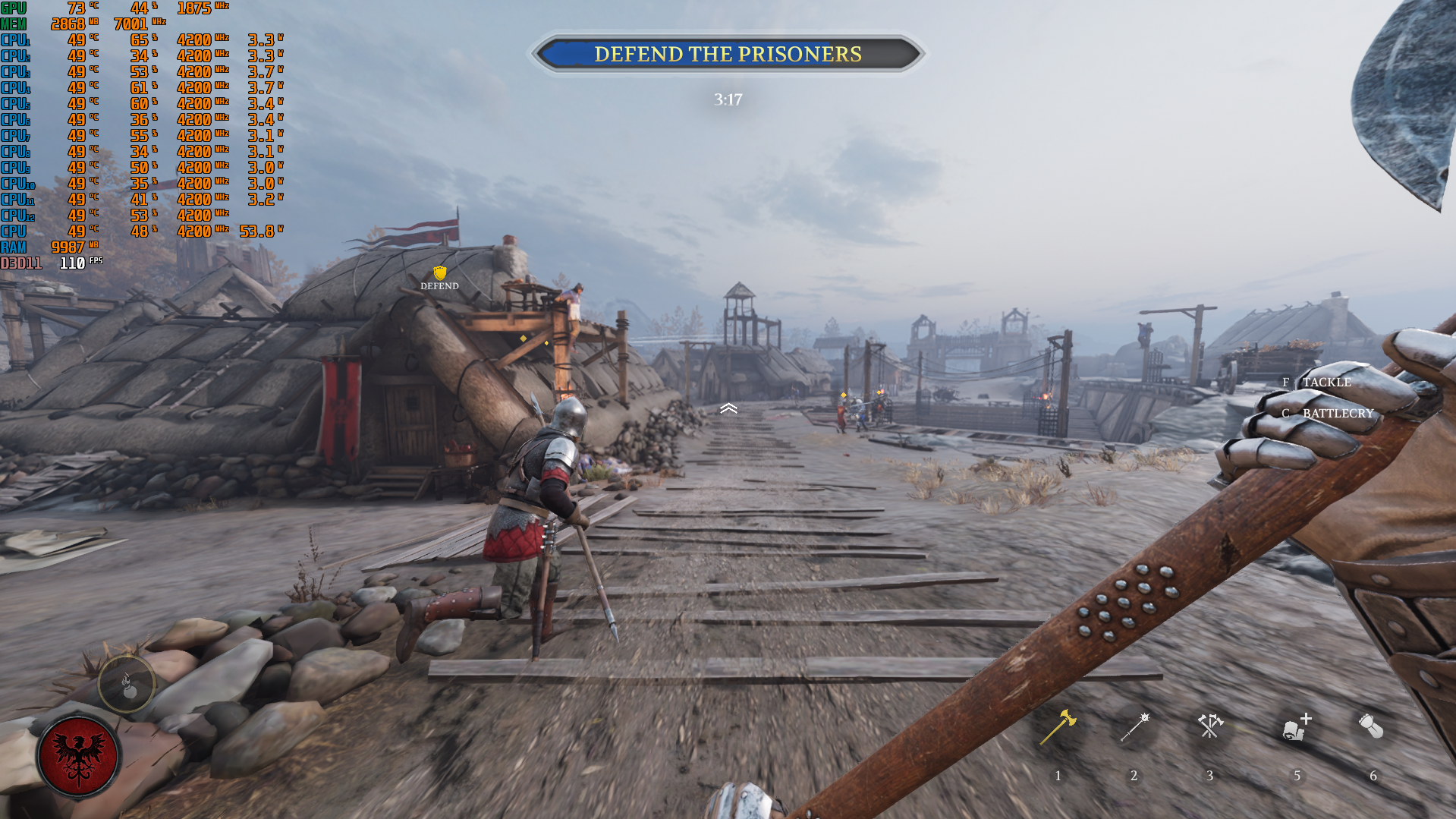This screenshot has width=1456, height=819.
Task: Select the golden battle axe weapon slot
Action: coord(1058,727)
